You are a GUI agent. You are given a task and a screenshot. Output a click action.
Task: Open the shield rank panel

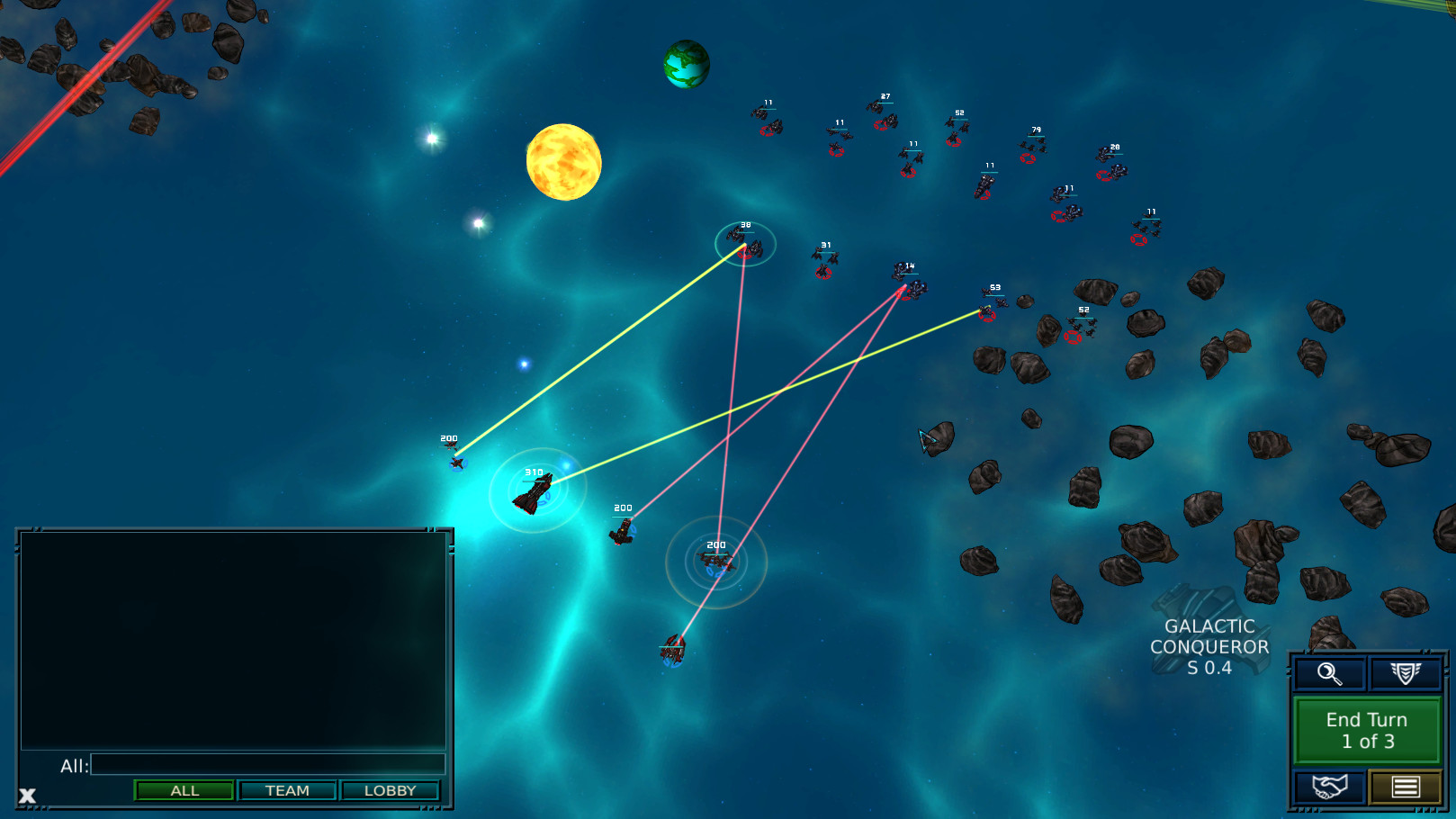tap(1402, 672)
